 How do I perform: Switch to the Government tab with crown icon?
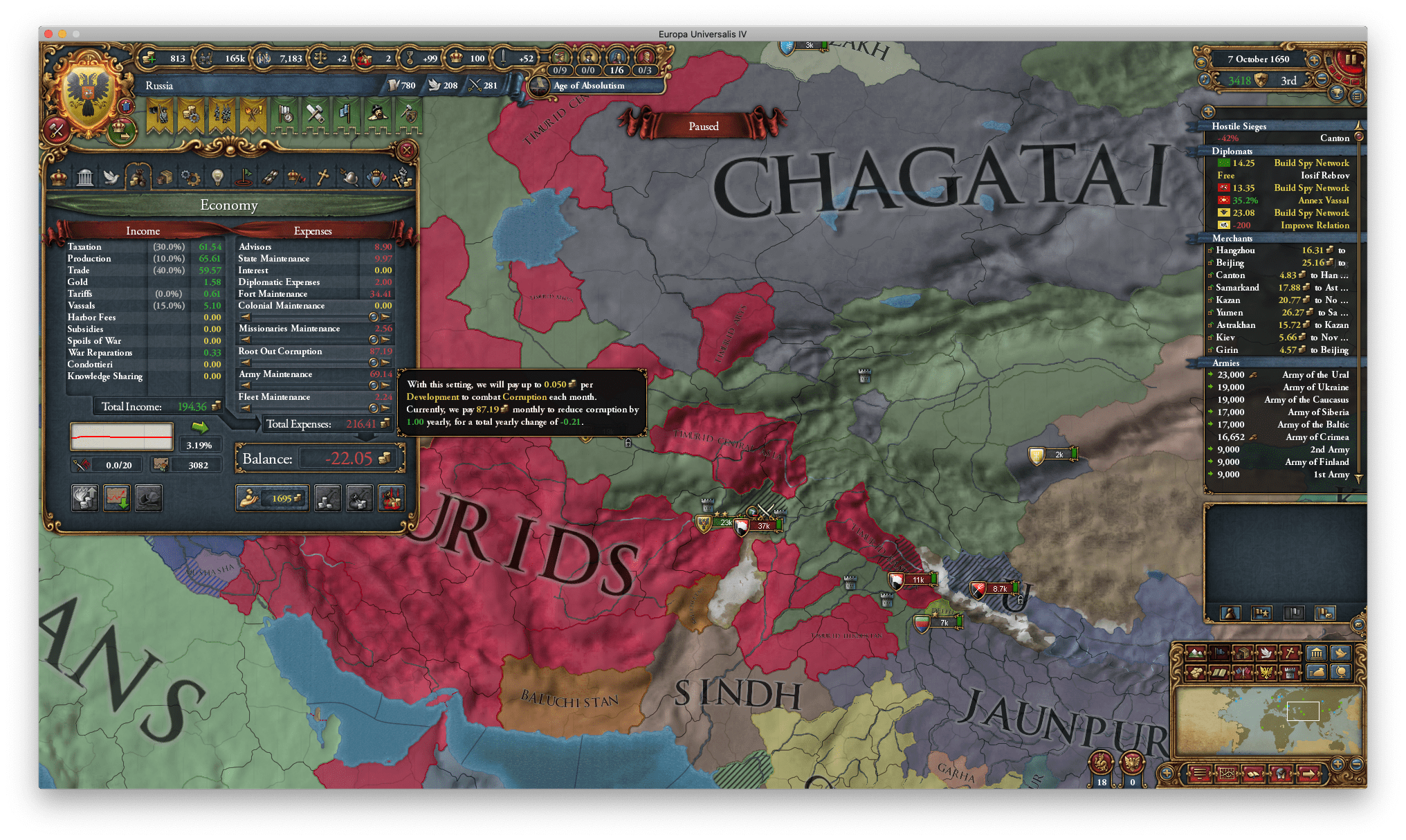pyautogui.click(x=60, y=177)
